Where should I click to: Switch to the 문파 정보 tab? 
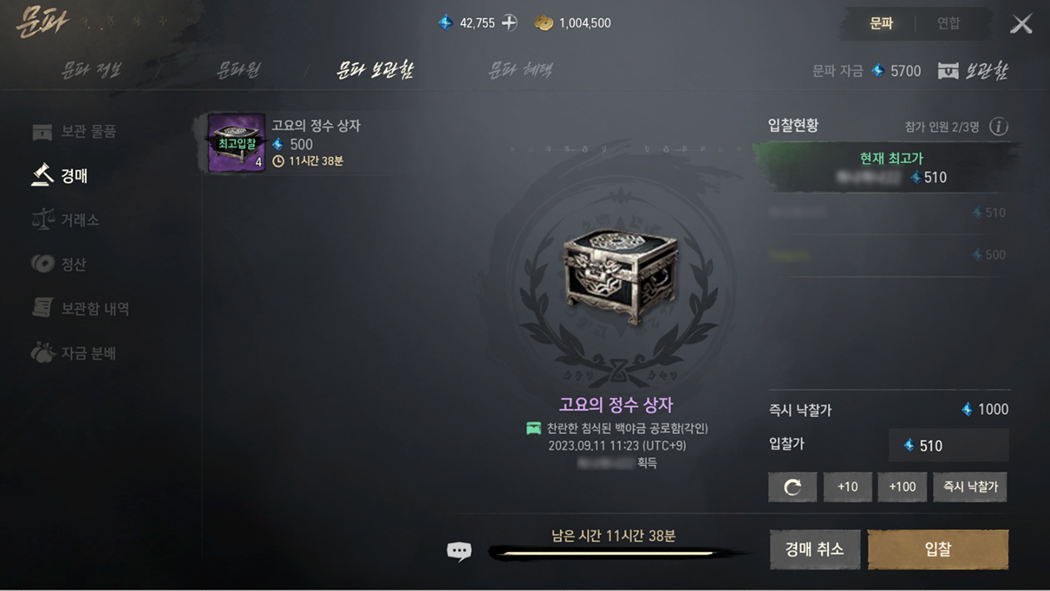(x=91, y=70)
